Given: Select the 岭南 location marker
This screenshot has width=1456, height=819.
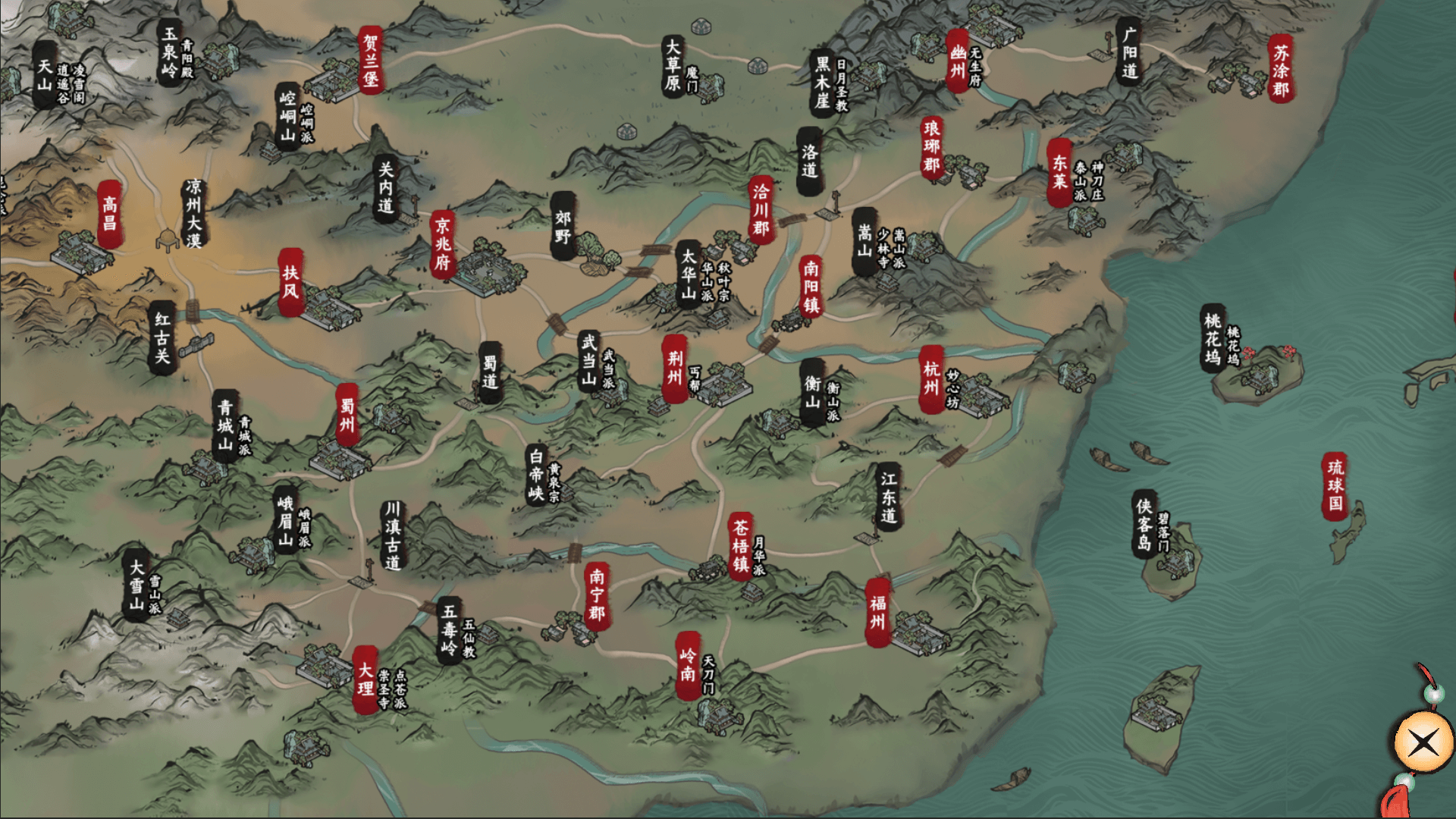Looking at the screenshot, I should (687, 664).
